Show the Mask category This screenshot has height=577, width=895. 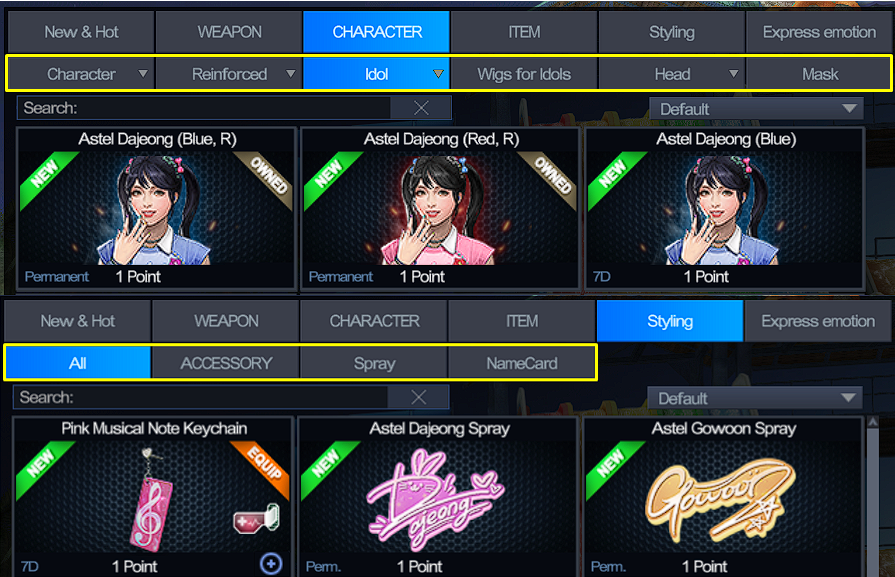click(820, 74)
